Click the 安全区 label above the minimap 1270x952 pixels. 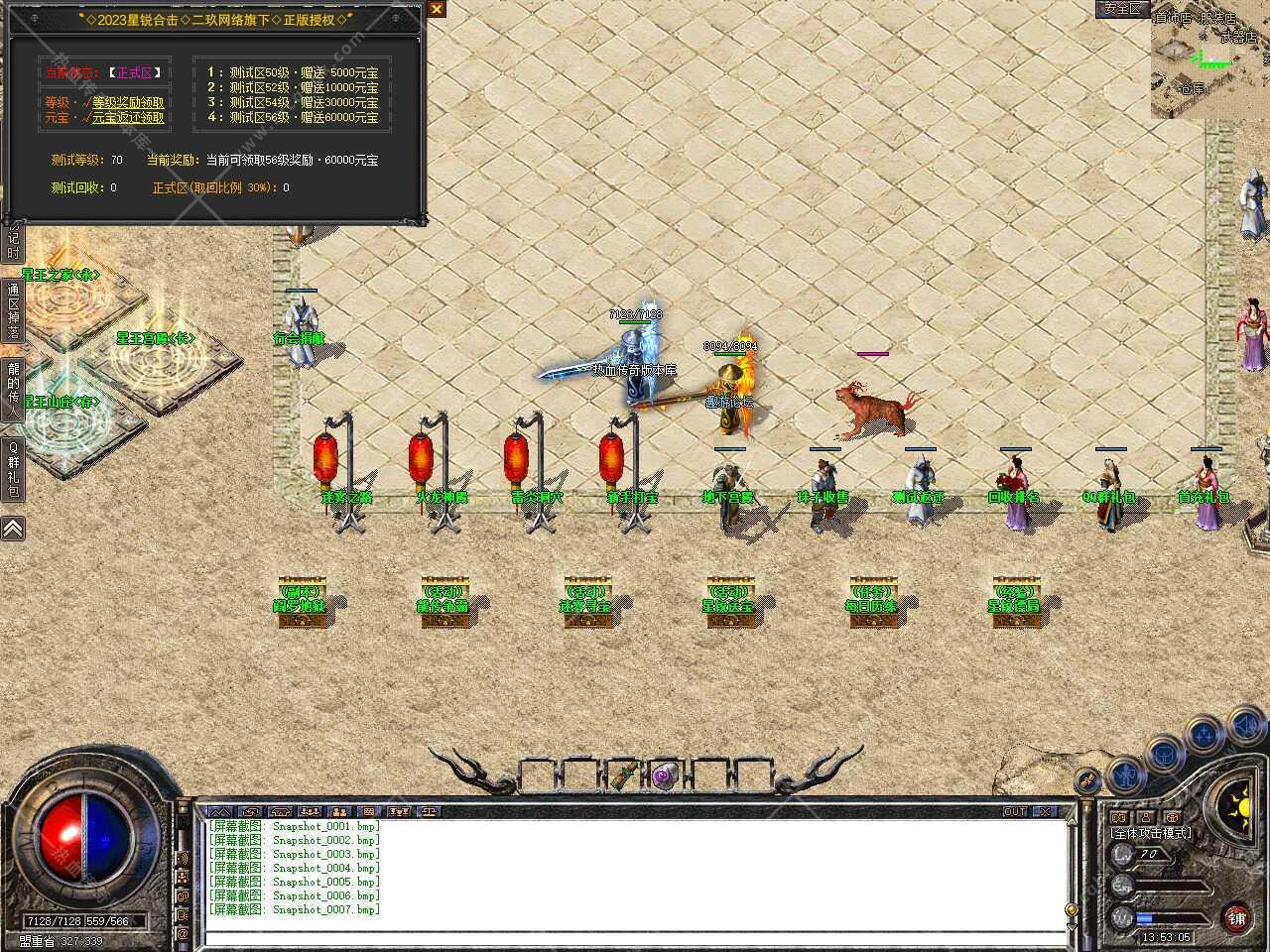[1122, 9]
